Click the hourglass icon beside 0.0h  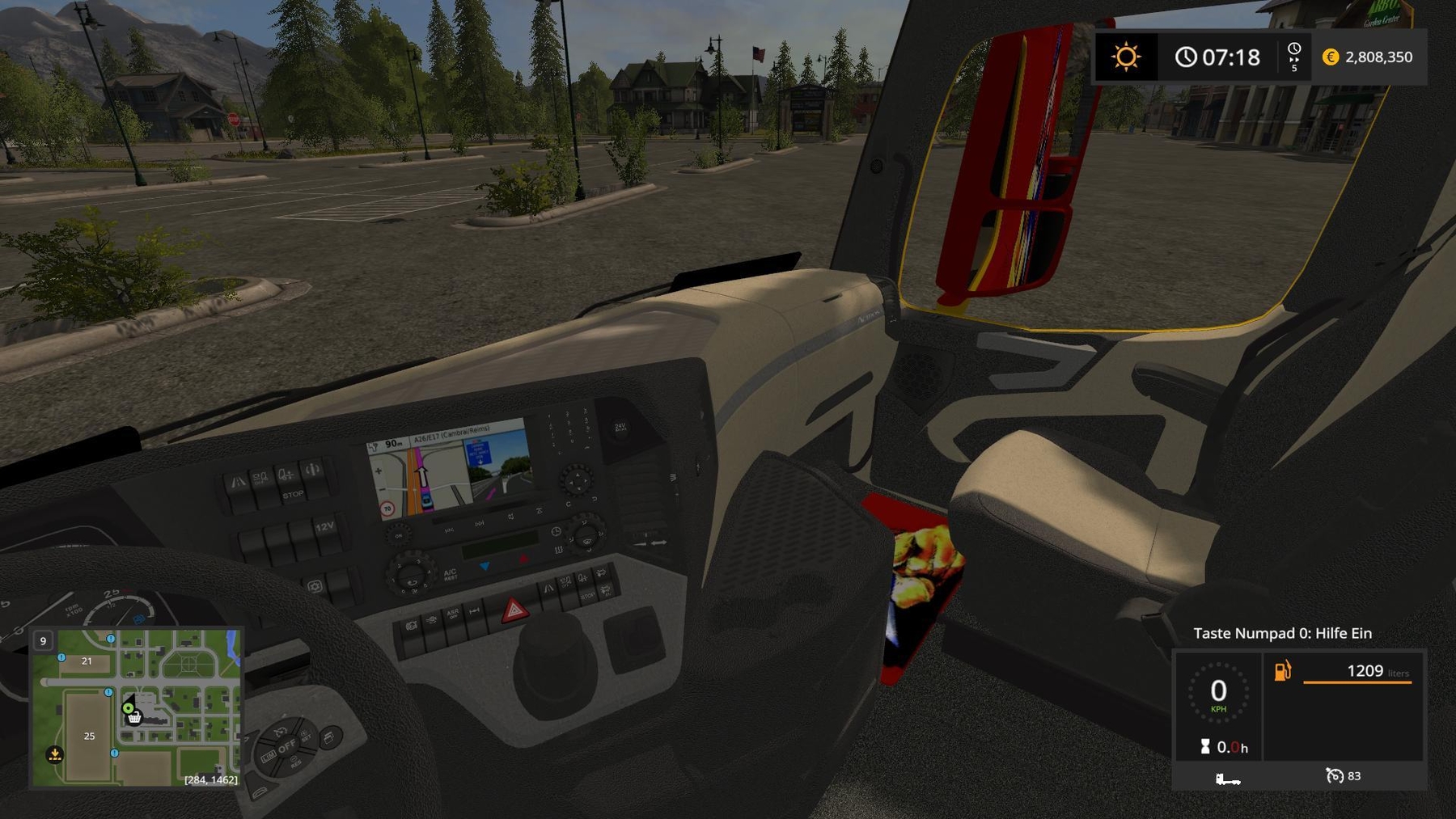coord(1205,745)
